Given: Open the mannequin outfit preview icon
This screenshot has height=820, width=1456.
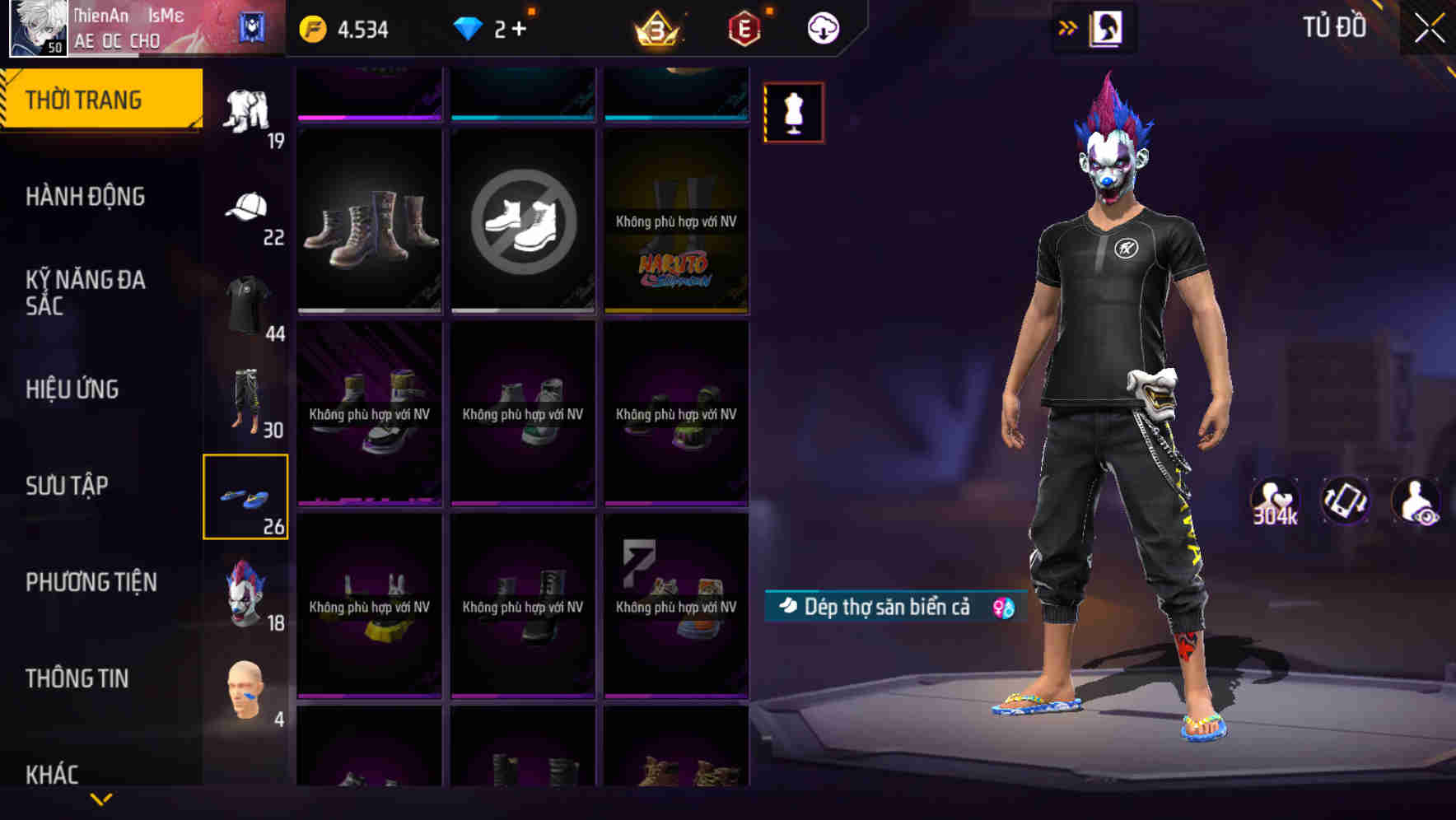Looking at the screenshot, I should coord(793,113).
